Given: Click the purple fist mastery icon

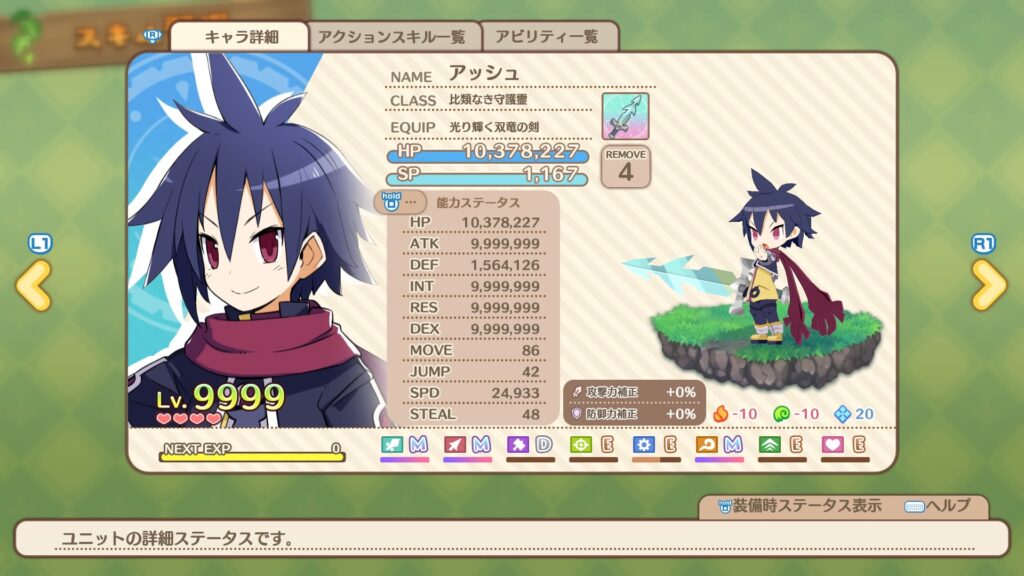Looking at the screenshot, I should [x=518, y=444].
